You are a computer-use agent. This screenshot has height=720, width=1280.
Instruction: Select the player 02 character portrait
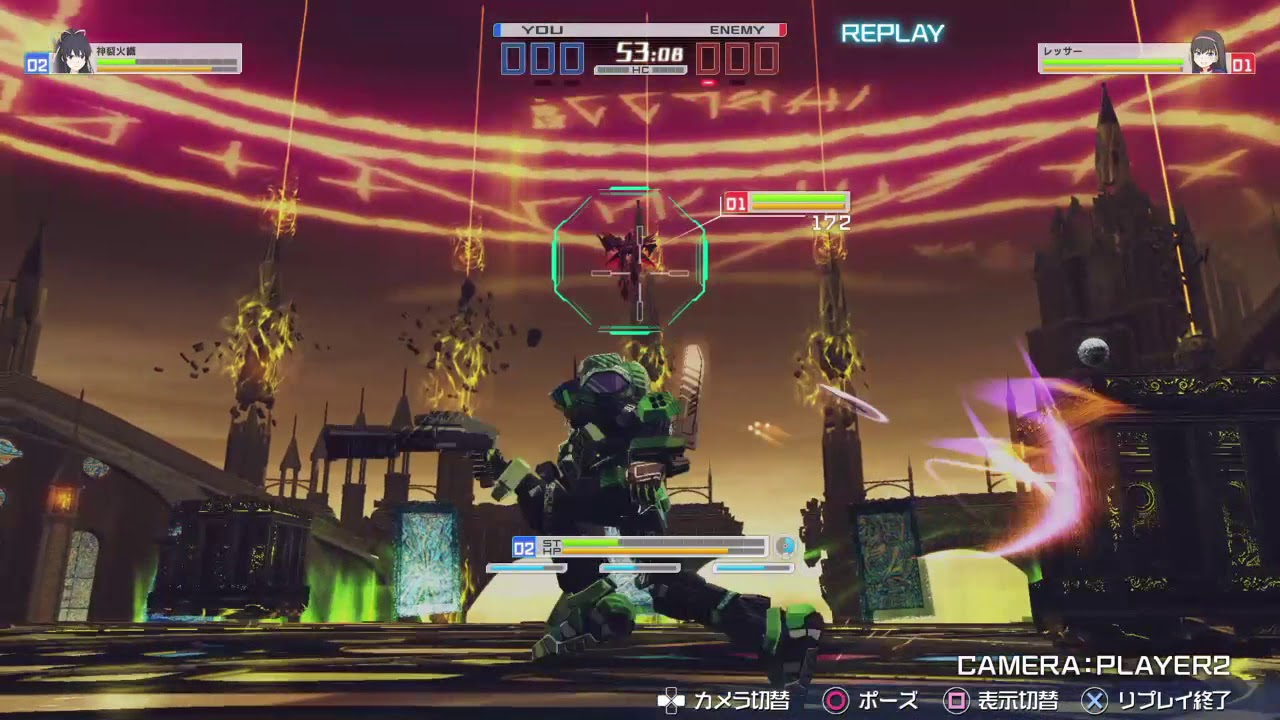click(73, 56)
